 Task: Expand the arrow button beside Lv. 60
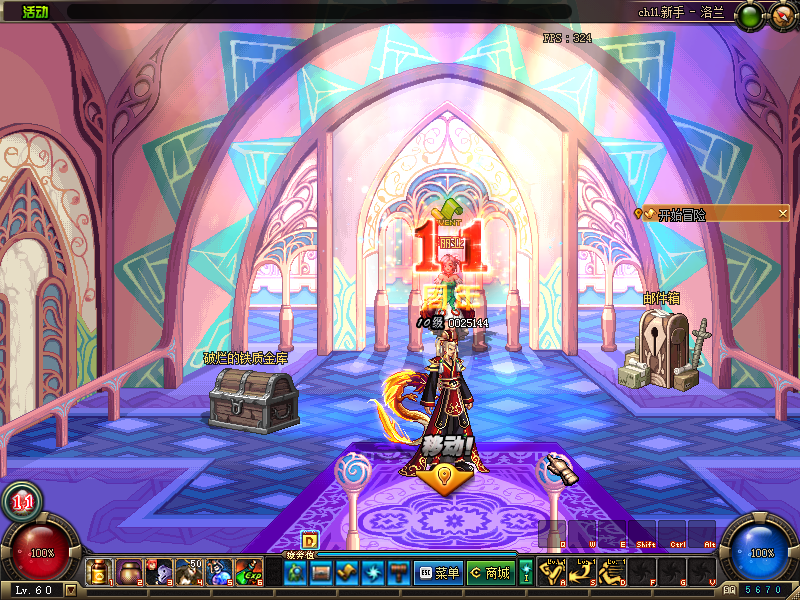70,590
